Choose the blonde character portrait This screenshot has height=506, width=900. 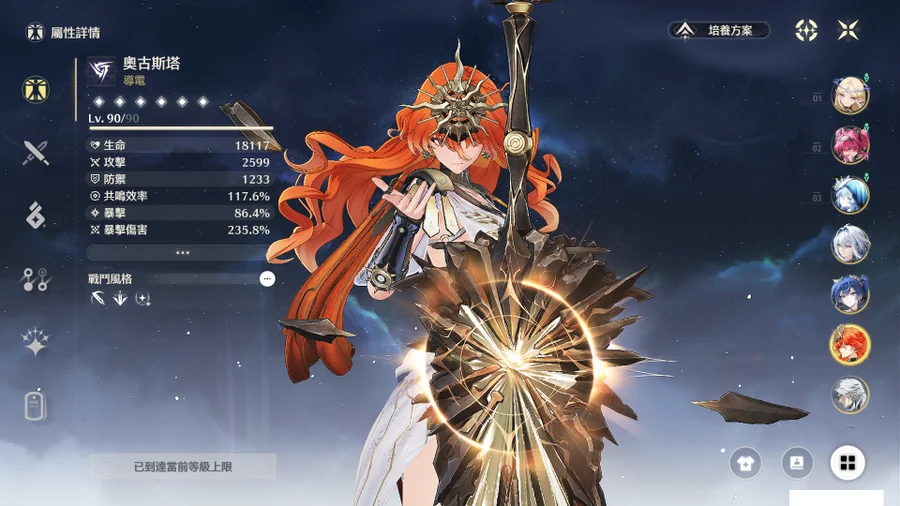[850, 96]
